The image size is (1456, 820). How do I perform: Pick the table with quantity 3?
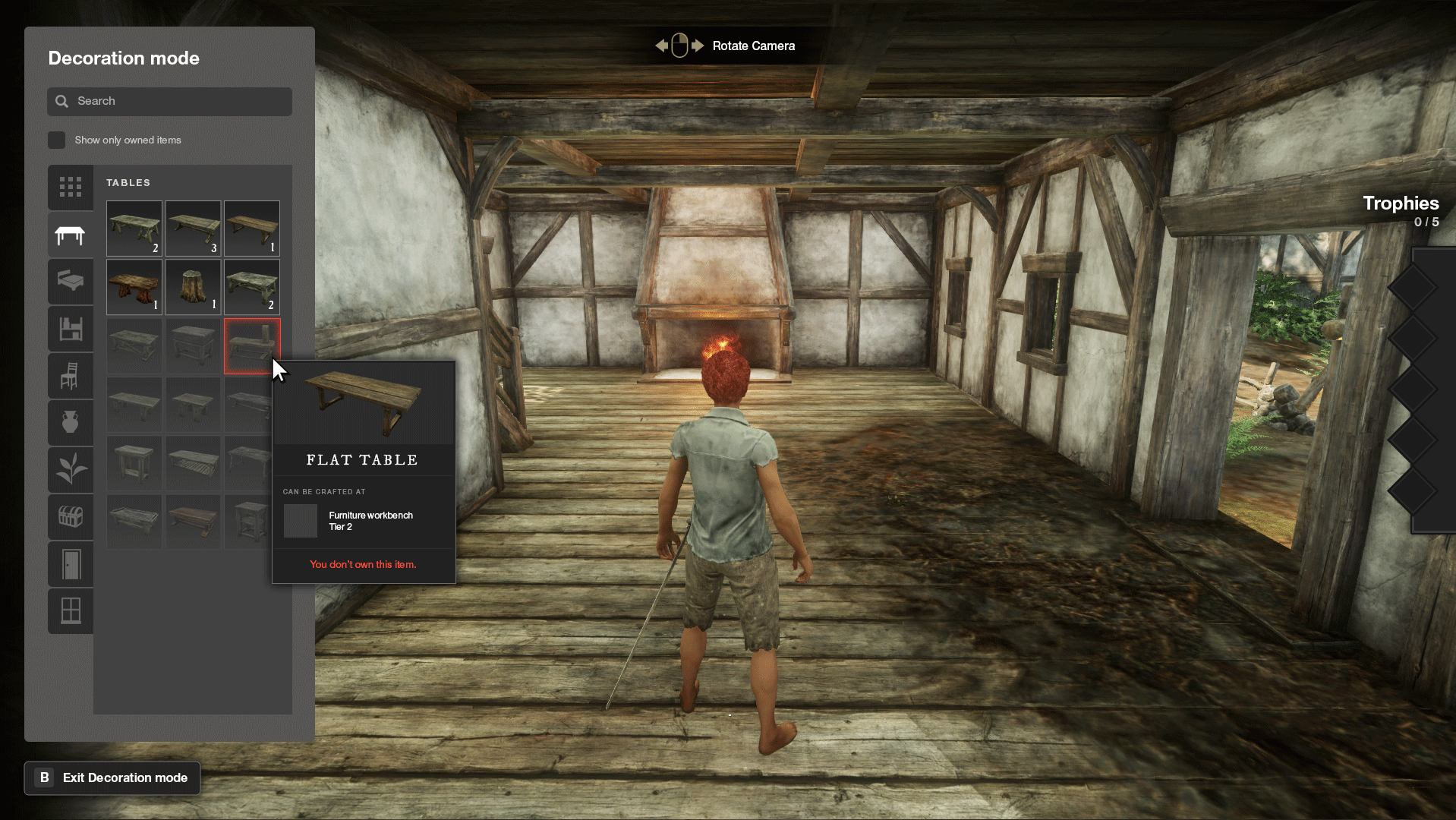coord(193,228)
